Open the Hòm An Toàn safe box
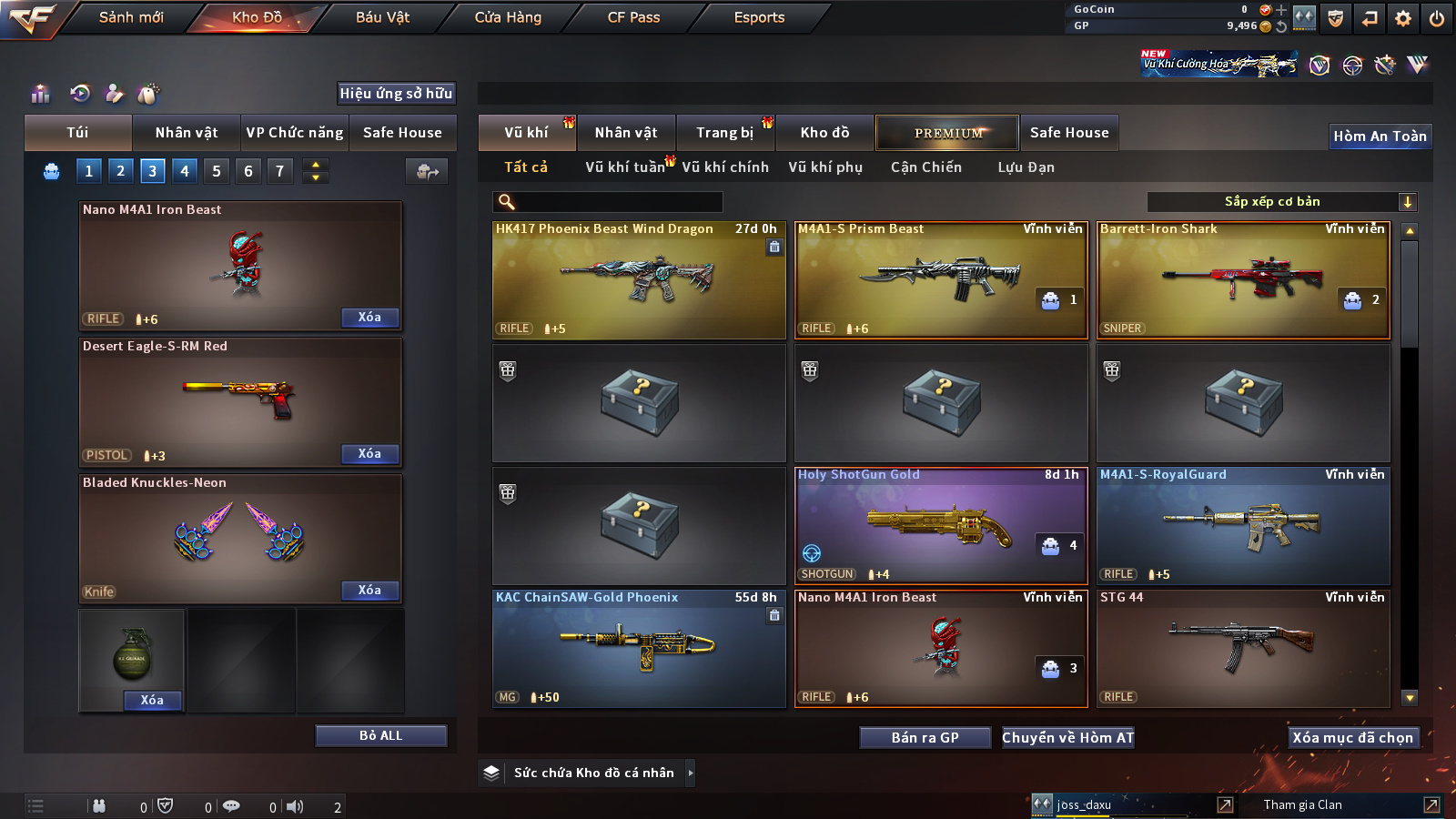 click(x=1380, y=136)
